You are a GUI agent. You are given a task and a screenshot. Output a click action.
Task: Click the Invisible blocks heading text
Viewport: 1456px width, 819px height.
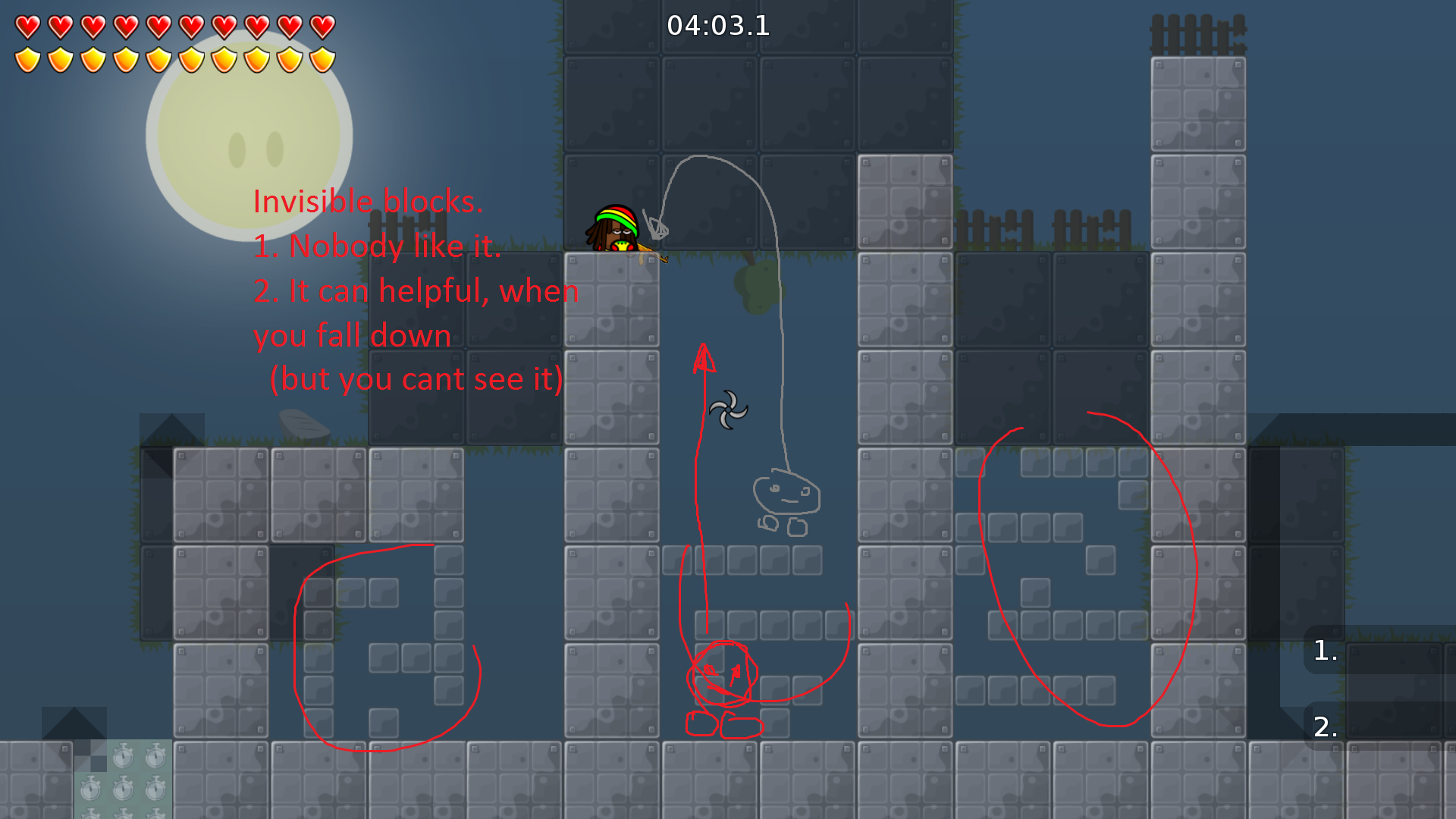click(368, 201)
